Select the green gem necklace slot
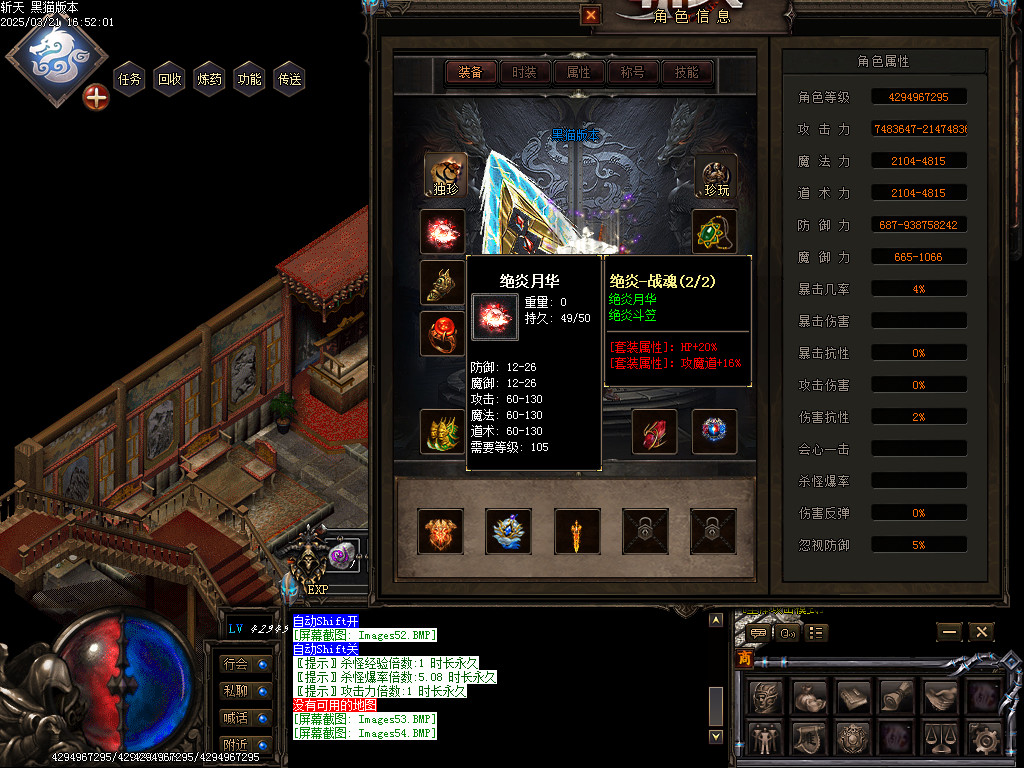 click(x=714, y=231)
